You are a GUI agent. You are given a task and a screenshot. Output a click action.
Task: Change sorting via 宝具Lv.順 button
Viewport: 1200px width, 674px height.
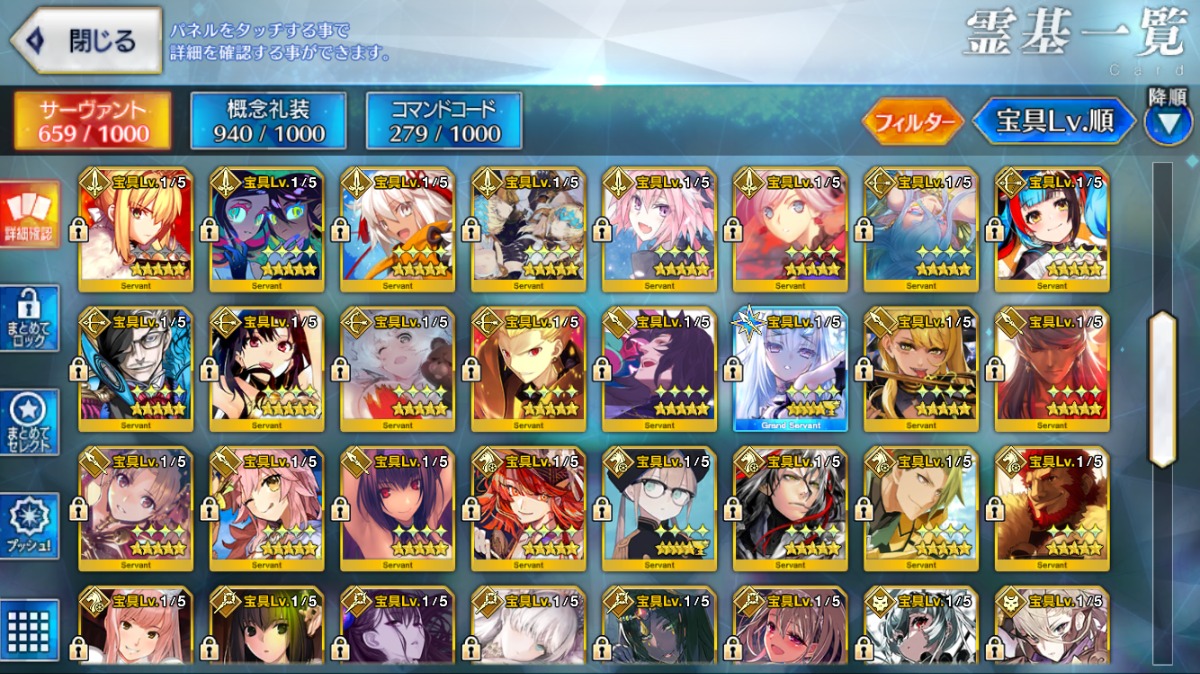point(1053,122)
